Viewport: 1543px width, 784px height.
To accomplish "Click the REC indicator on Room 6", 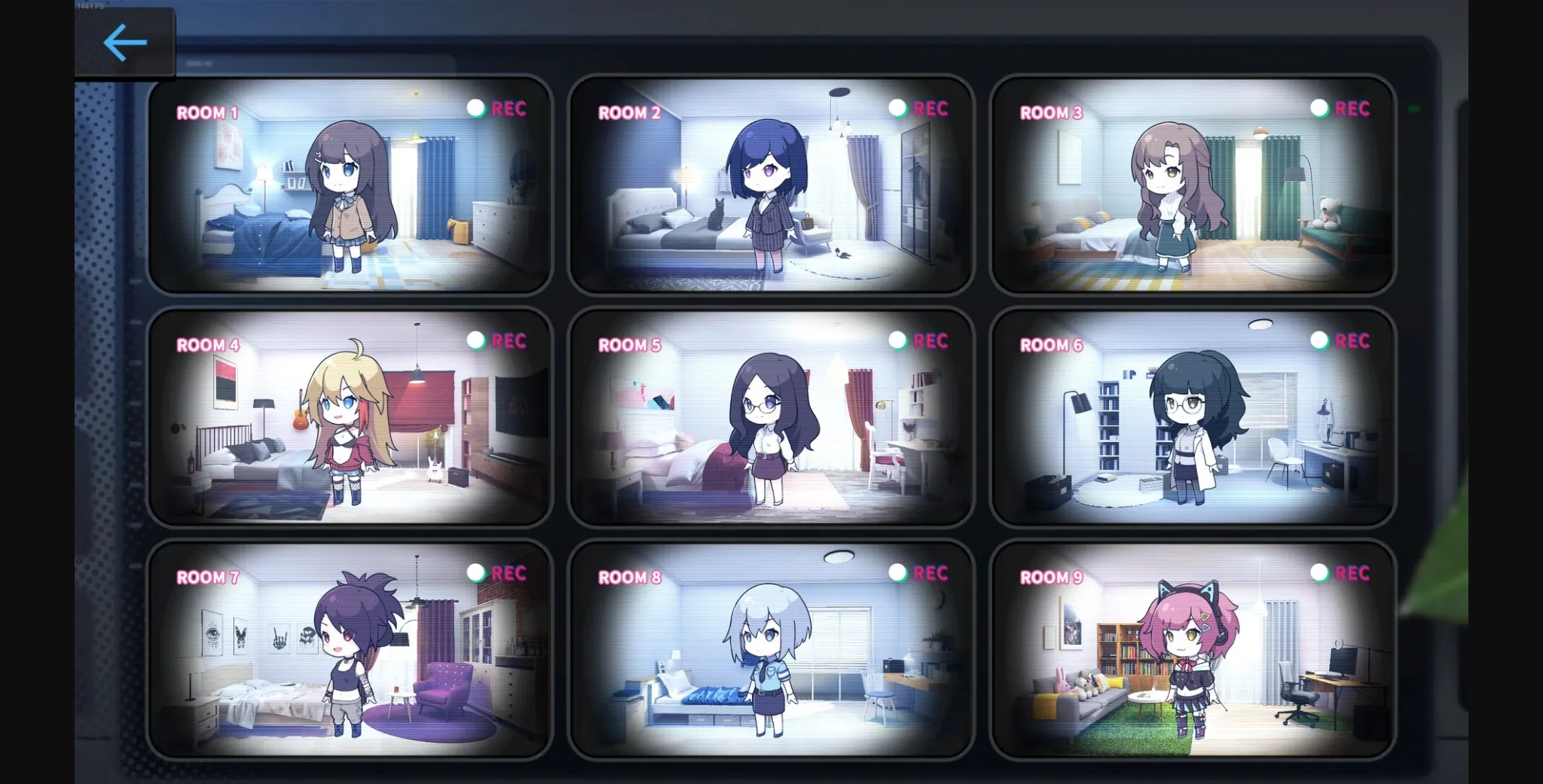I will [1340, 341].
